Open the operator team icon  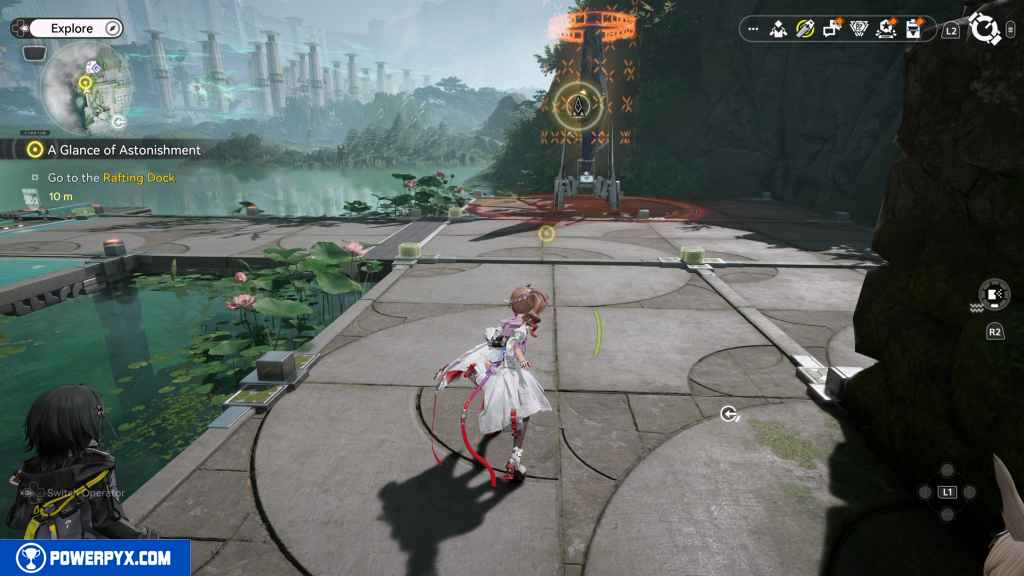tap(778, 30)
